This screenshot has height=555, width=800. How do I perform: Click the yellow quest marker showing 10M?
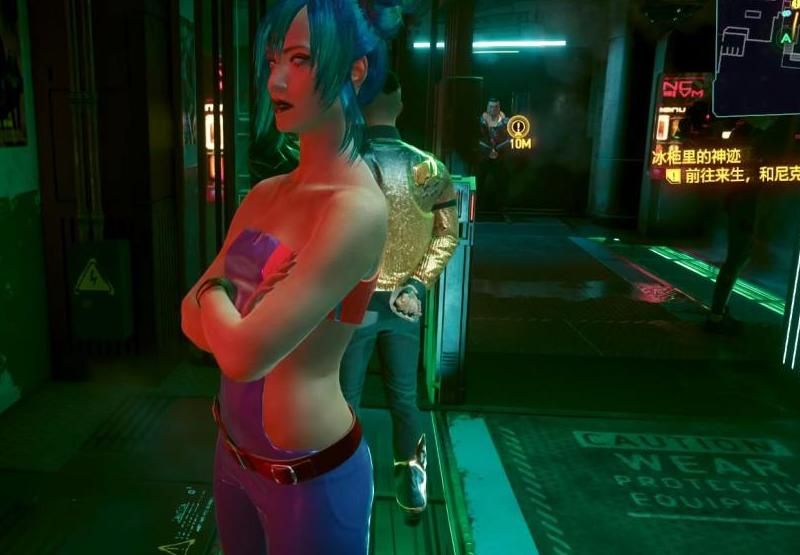click(518, 128)
